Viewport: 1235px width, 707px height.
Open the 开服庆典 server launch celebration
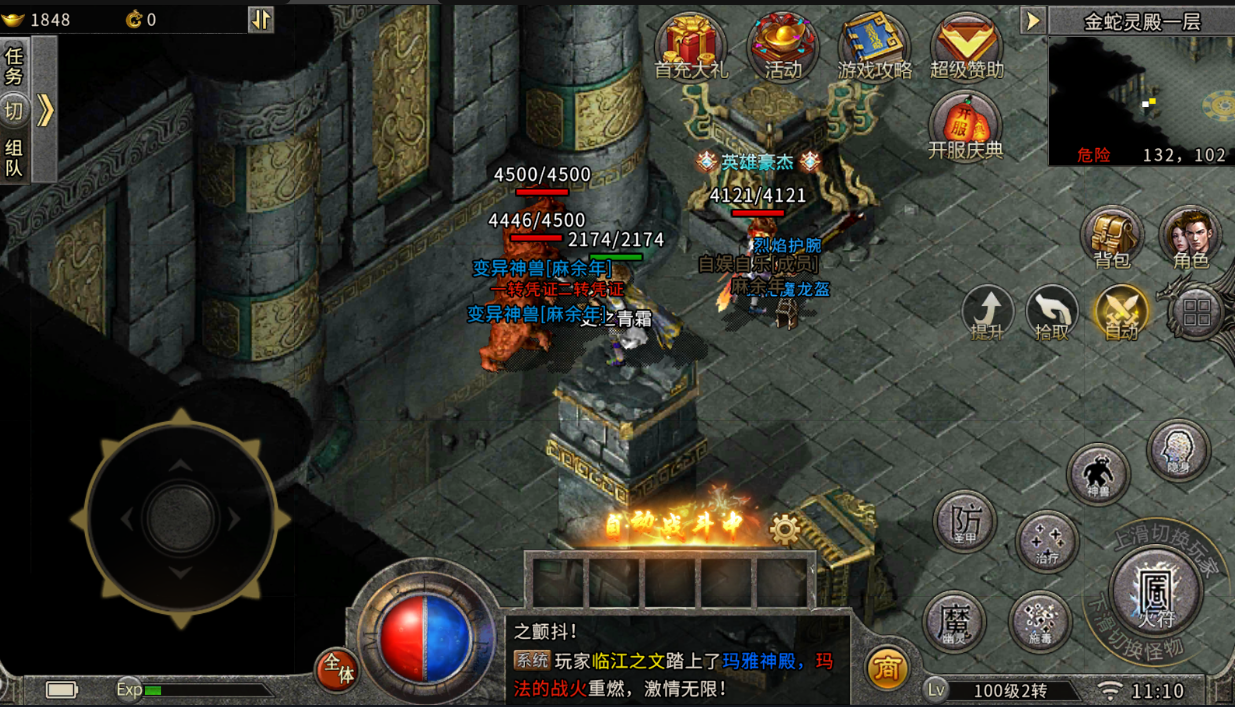(x=965, y=127)
